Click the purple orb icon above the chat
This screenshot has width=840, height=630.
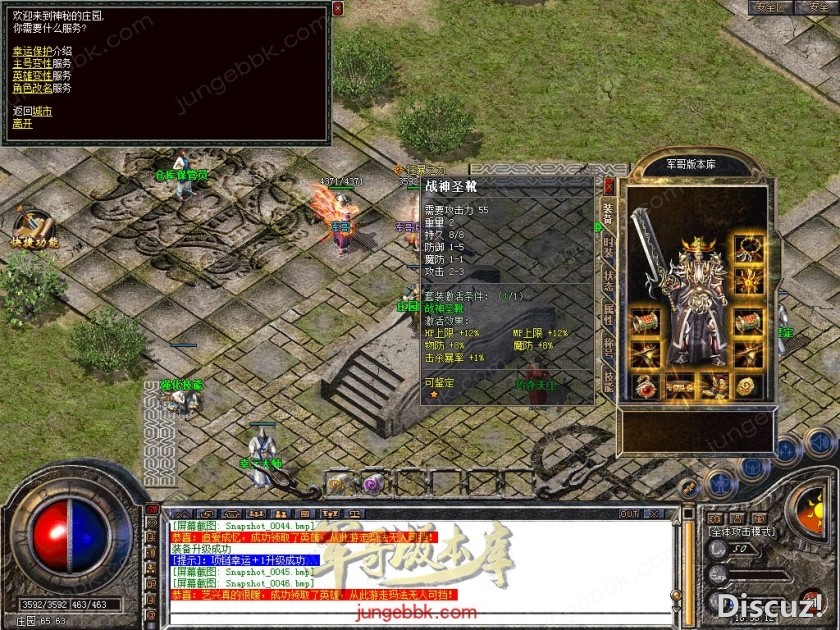(x=372, y=484)
